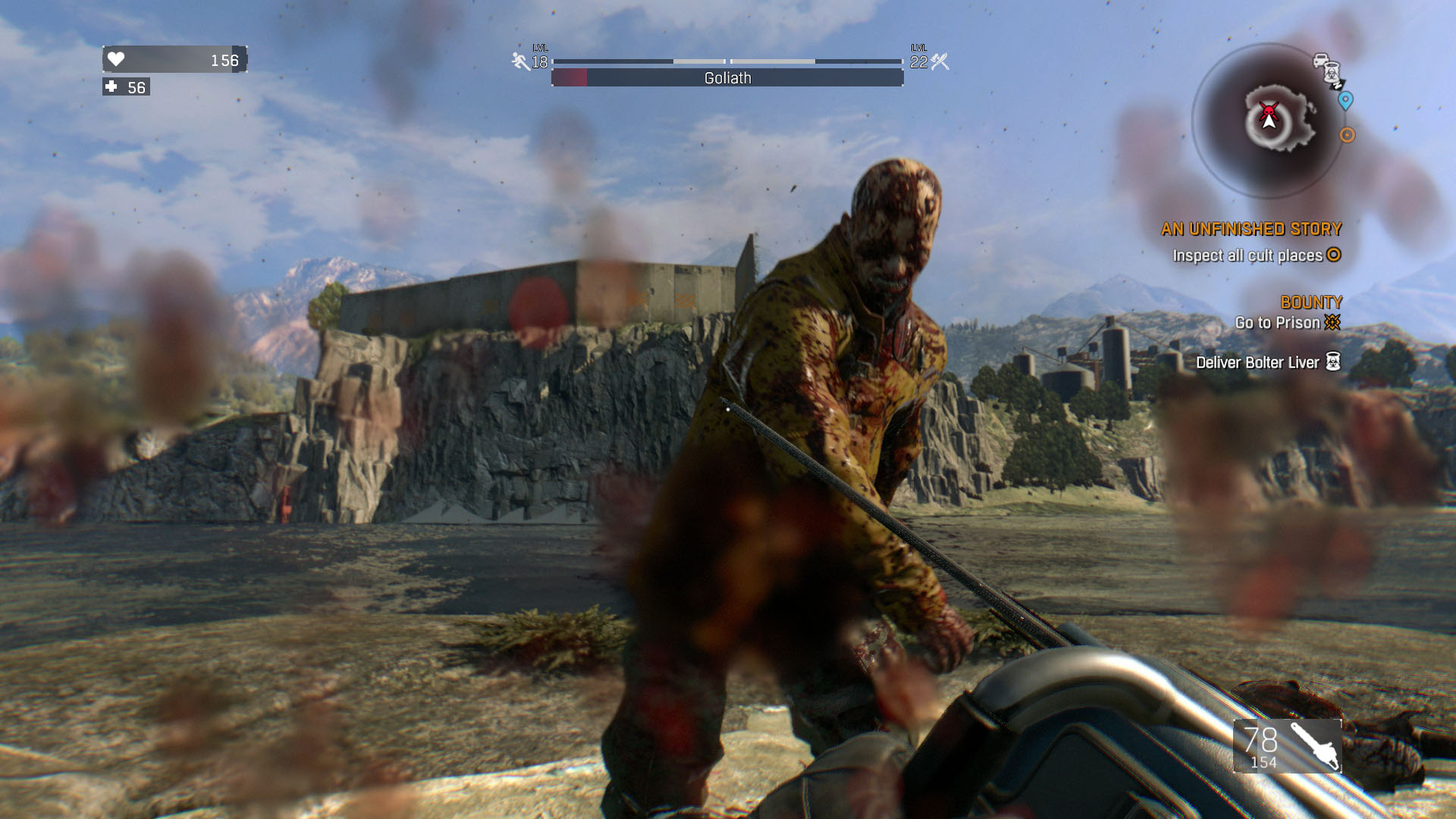1456x819 pixels.
Task: Select the blue location pin on minimap
Action: point(1345,100)
